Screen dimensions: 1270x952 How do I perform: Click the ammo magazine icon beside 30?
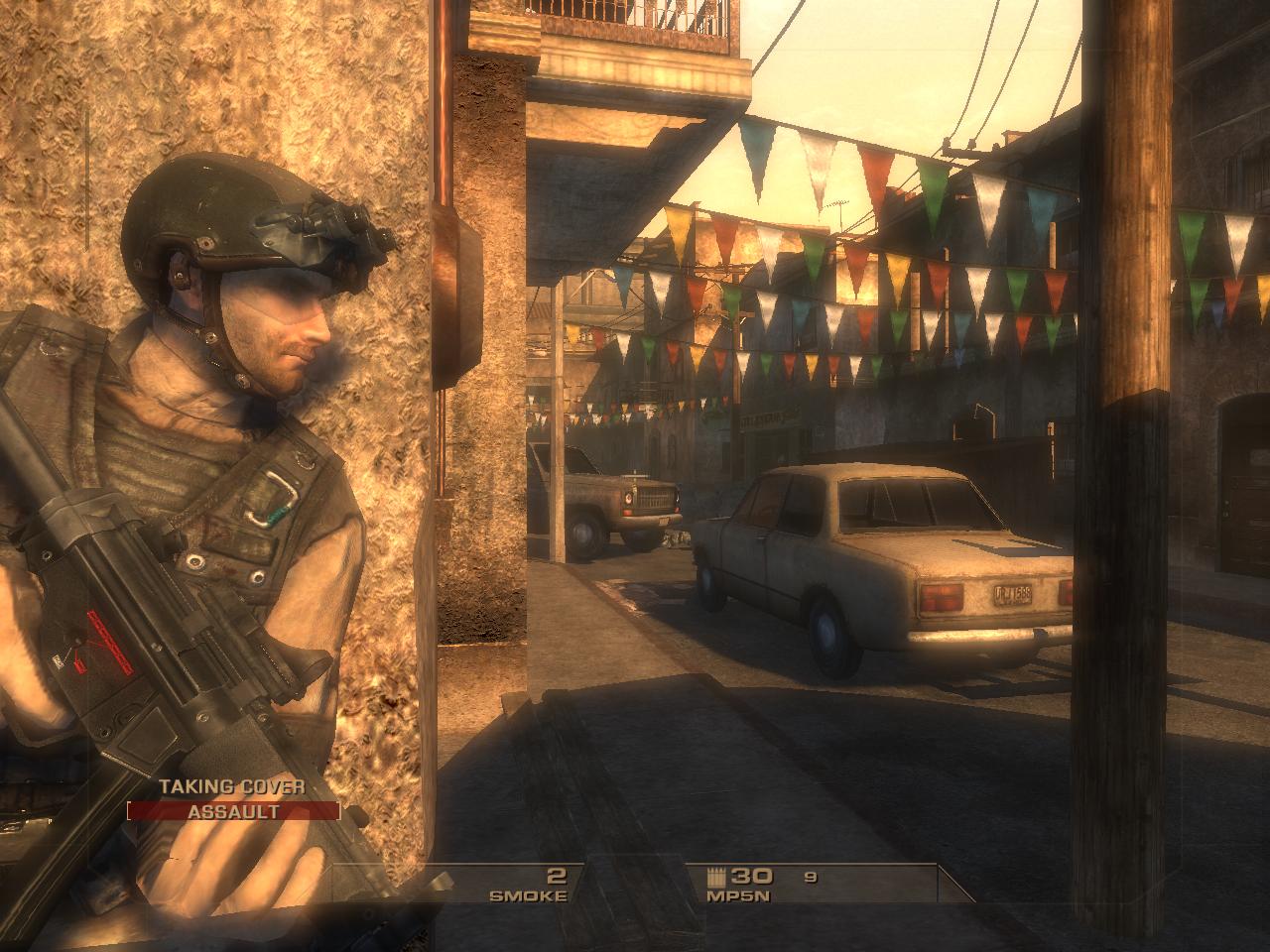tap(716, 878)
